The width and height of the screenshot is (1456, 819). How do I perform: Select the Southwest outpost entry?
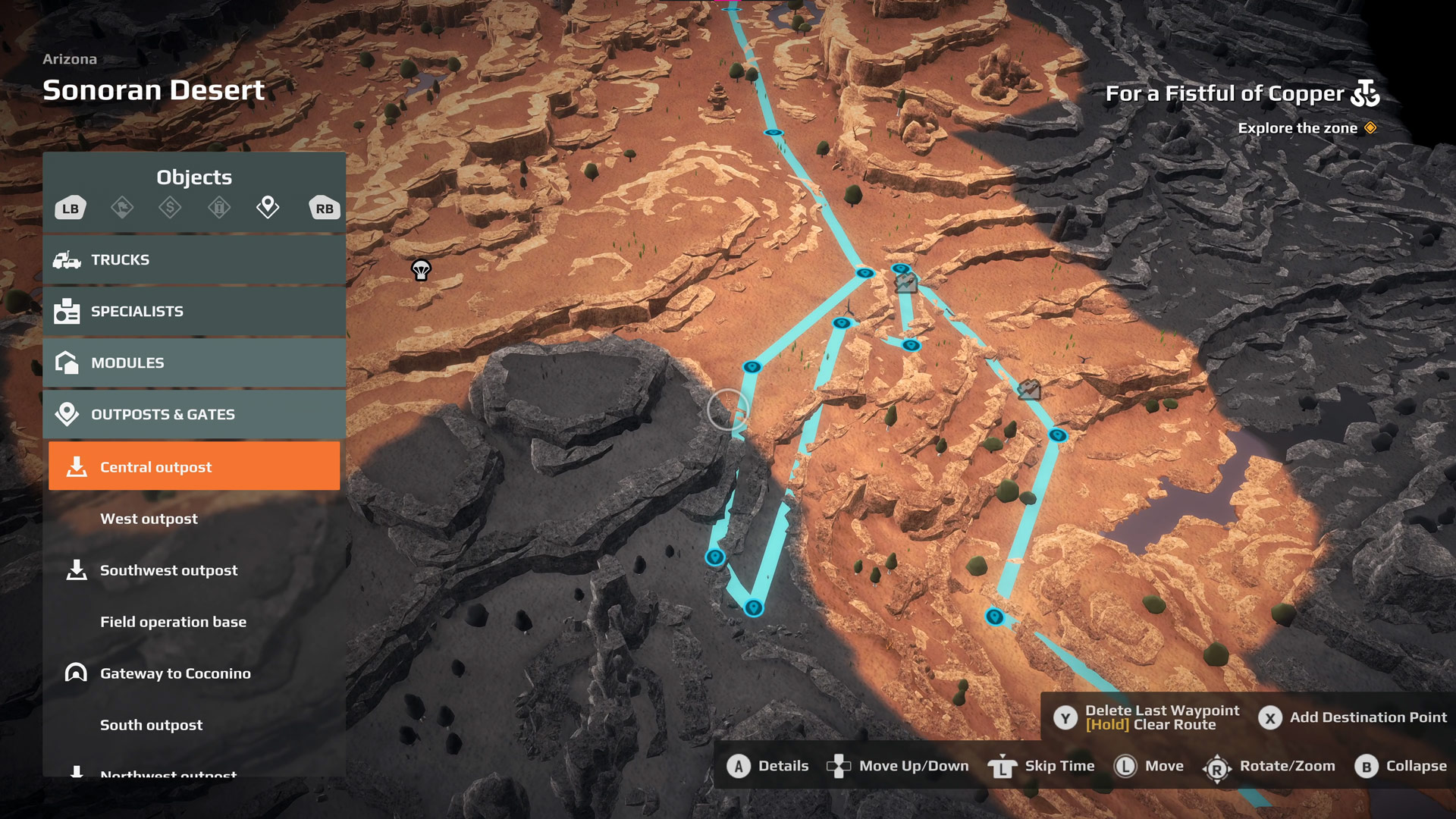point(168,570)
